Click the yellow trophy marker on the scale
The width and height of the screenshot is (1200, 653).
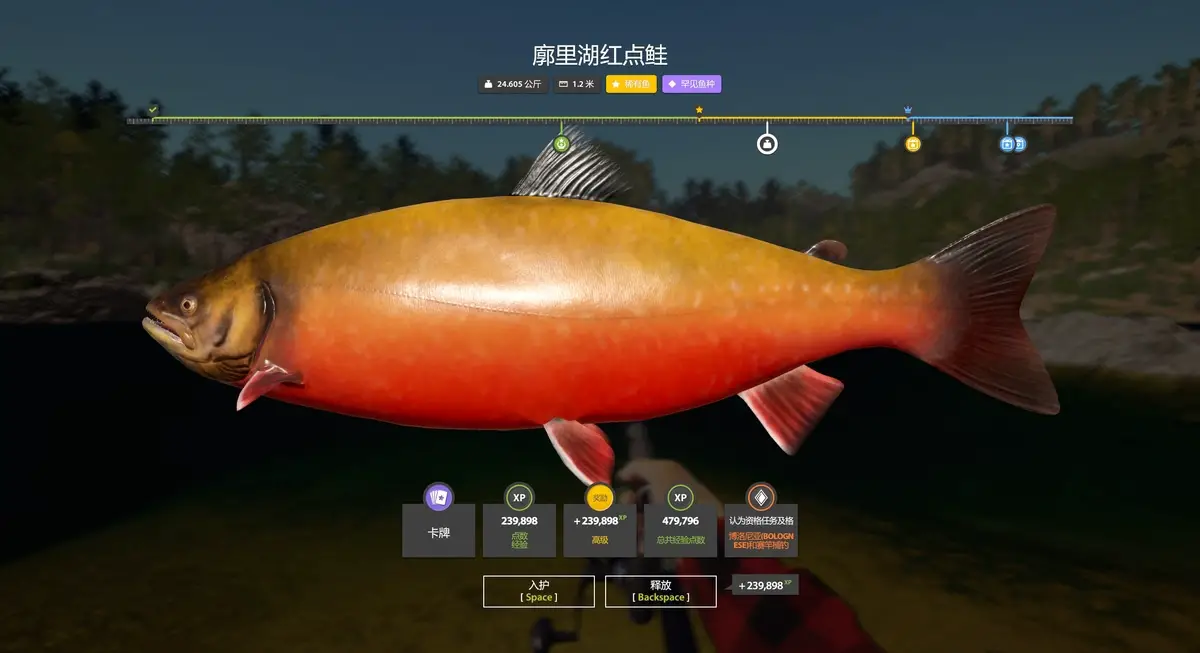pyautogui.click(x=912, y=144)
